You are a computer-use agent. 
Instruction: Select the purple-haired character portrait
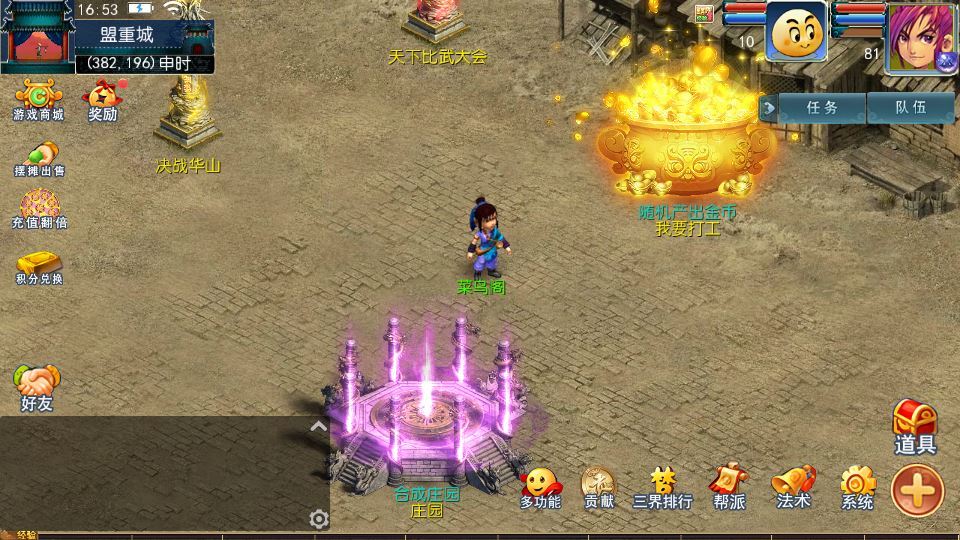coord(921,38)
